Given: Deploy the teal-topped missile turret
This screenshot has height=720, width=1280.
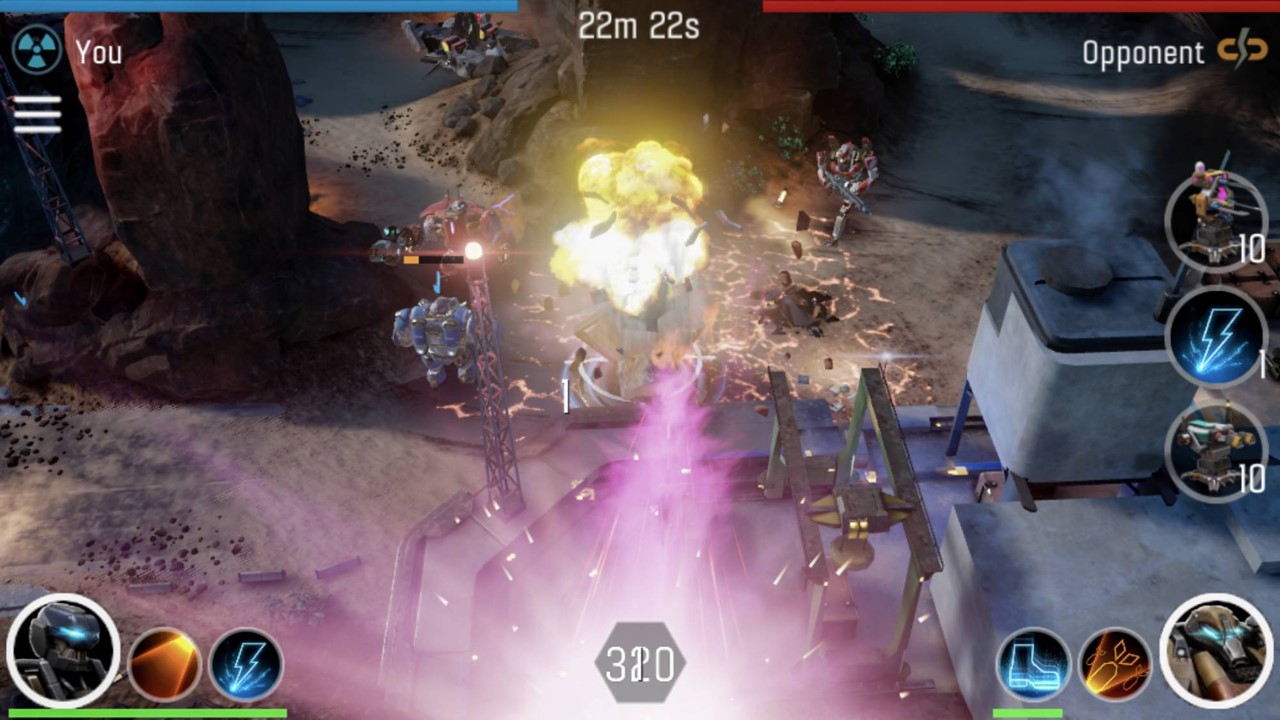Looking at the screenshot, I should click(1215, 452).
